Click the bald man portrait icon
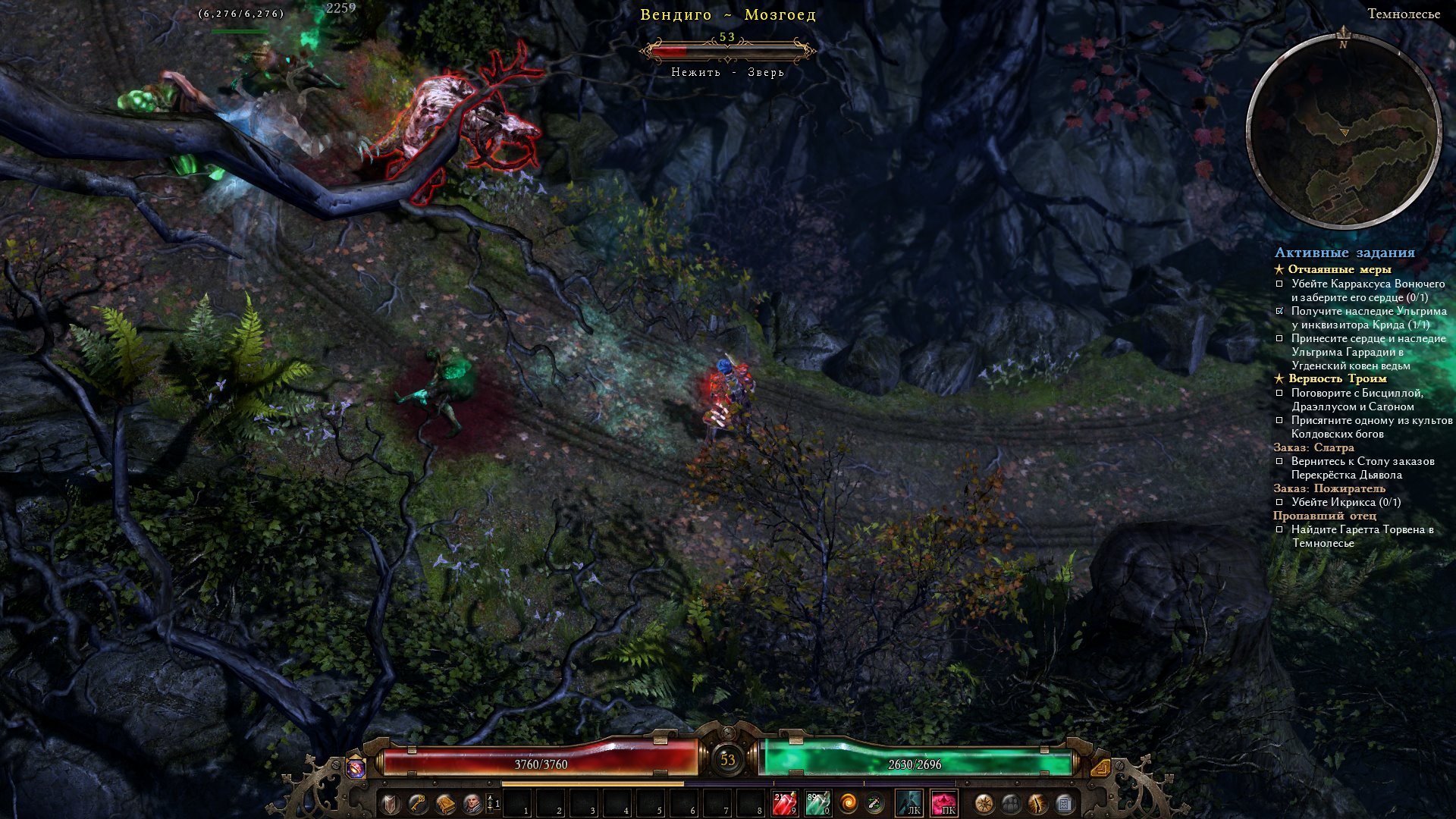The width and height of the screenshot is (1456, 819). [472, 803]
